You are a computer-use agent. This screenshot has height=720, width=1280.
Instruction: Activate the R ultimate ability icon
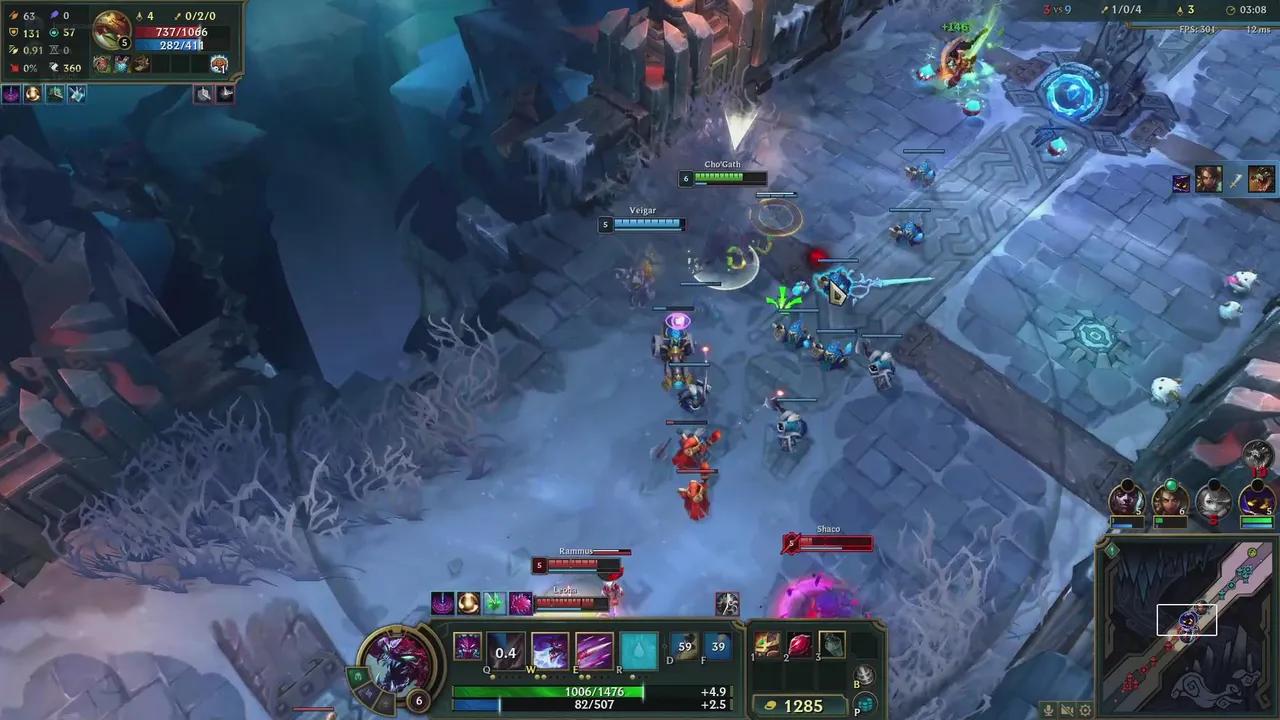coord(640,648)
